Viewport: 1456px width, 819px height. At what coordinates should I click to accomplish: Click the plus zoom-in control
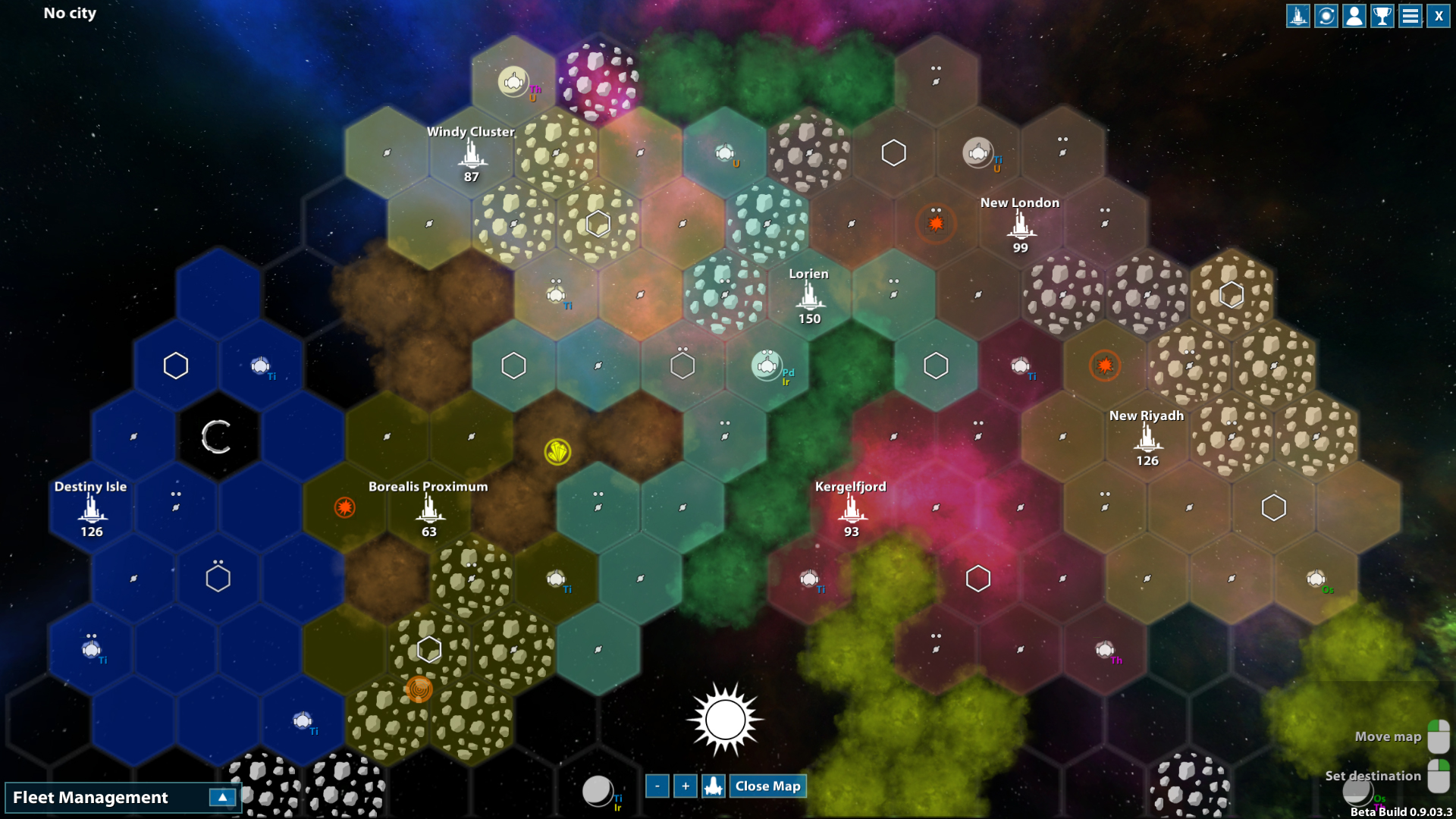pos(685,786)
